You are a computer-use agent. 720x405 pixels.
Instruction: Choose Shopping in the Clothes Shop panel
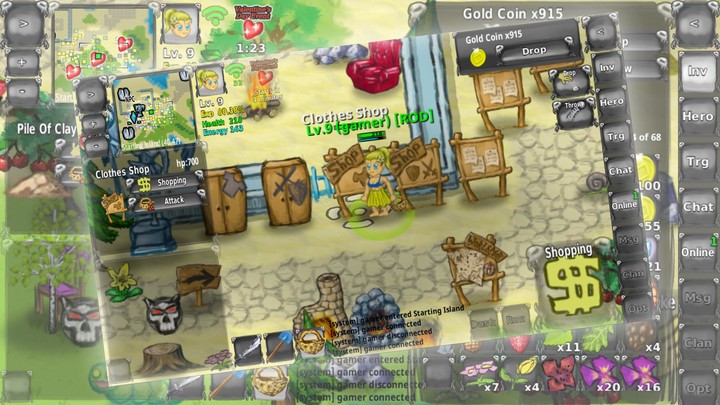[x=173, y=183]
